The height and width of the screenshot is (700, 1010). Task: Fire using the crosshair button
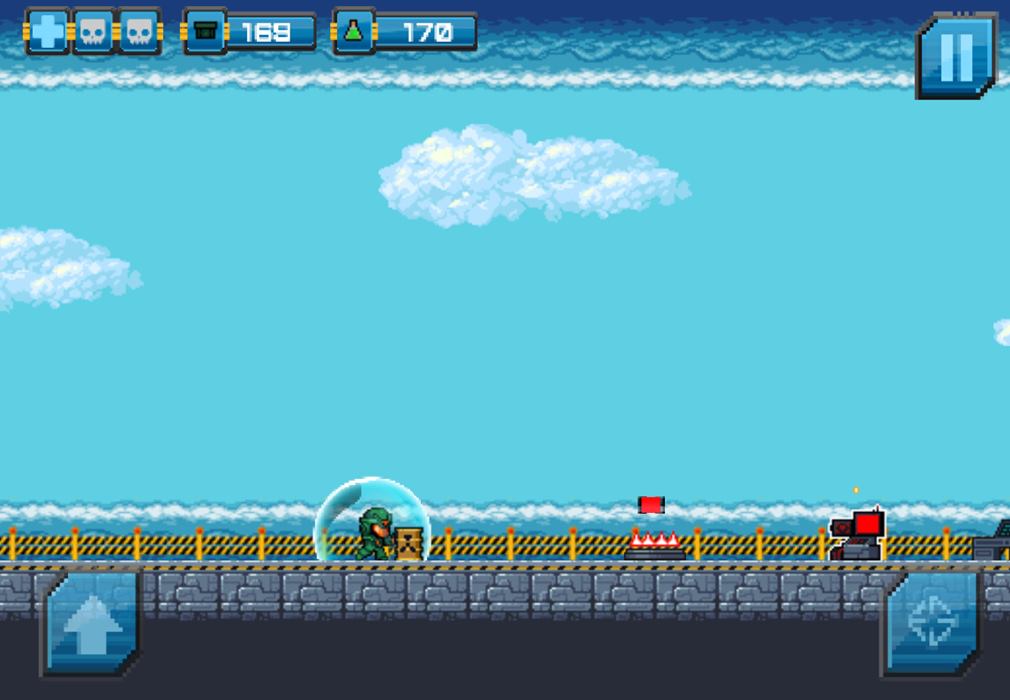click(931, 623)
